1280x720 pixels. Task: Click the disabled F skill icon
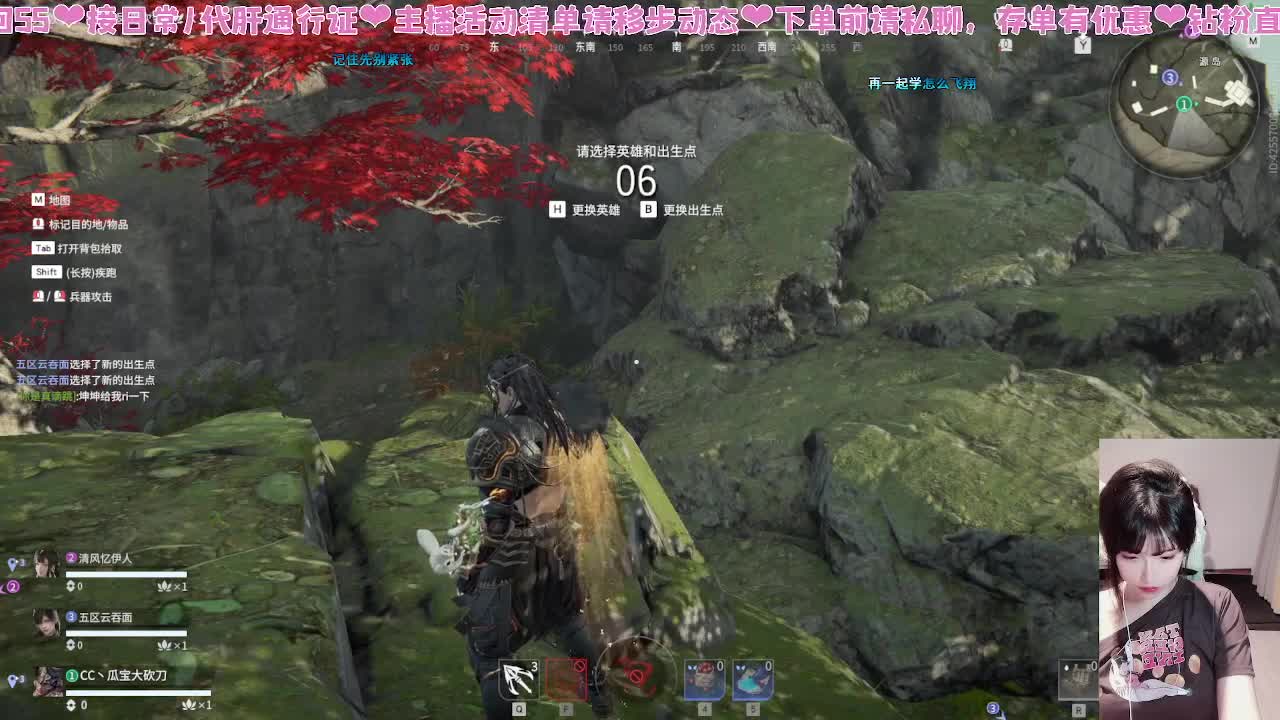pos(566,679)
